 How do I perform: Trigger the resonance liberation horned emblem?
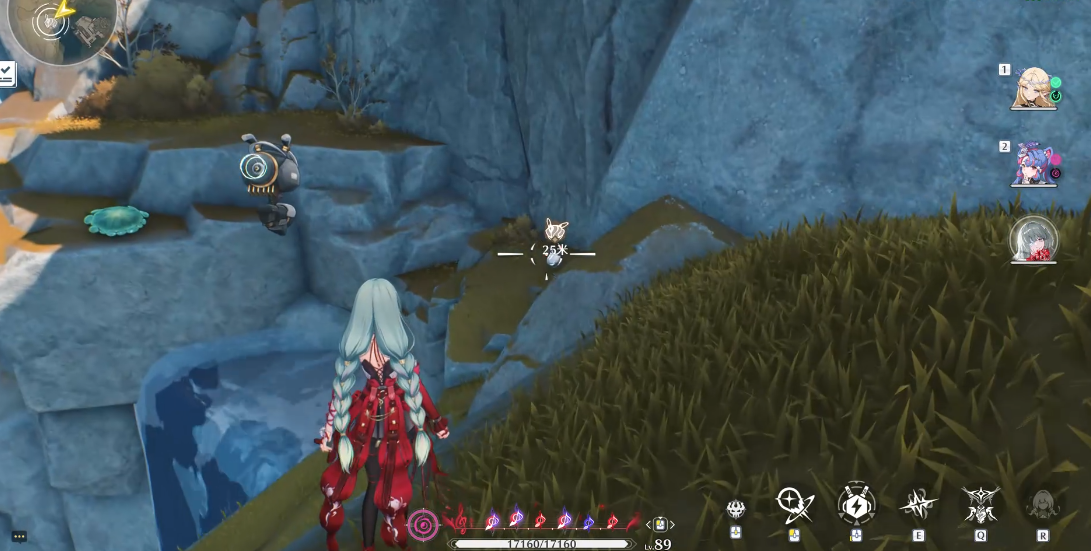coord(981,503)
